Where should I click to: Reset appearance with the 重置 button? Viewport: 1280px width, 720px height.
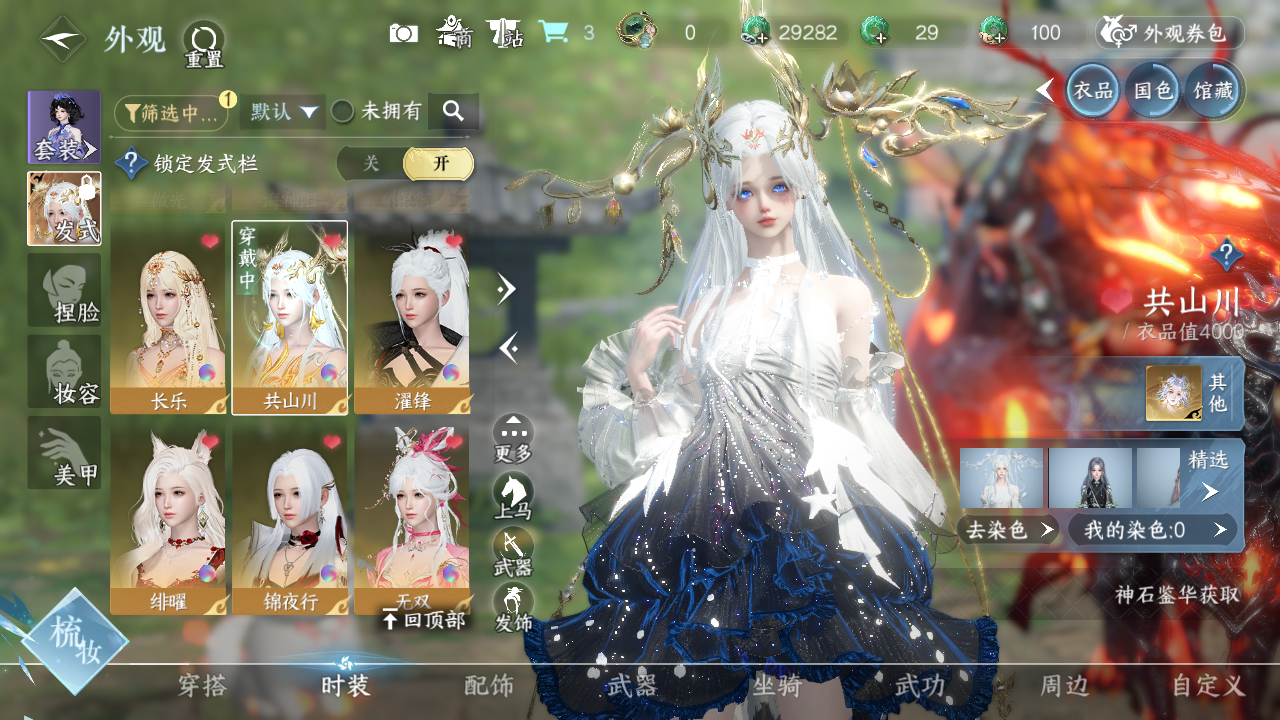pyautogui.click(x=204, y=44)
